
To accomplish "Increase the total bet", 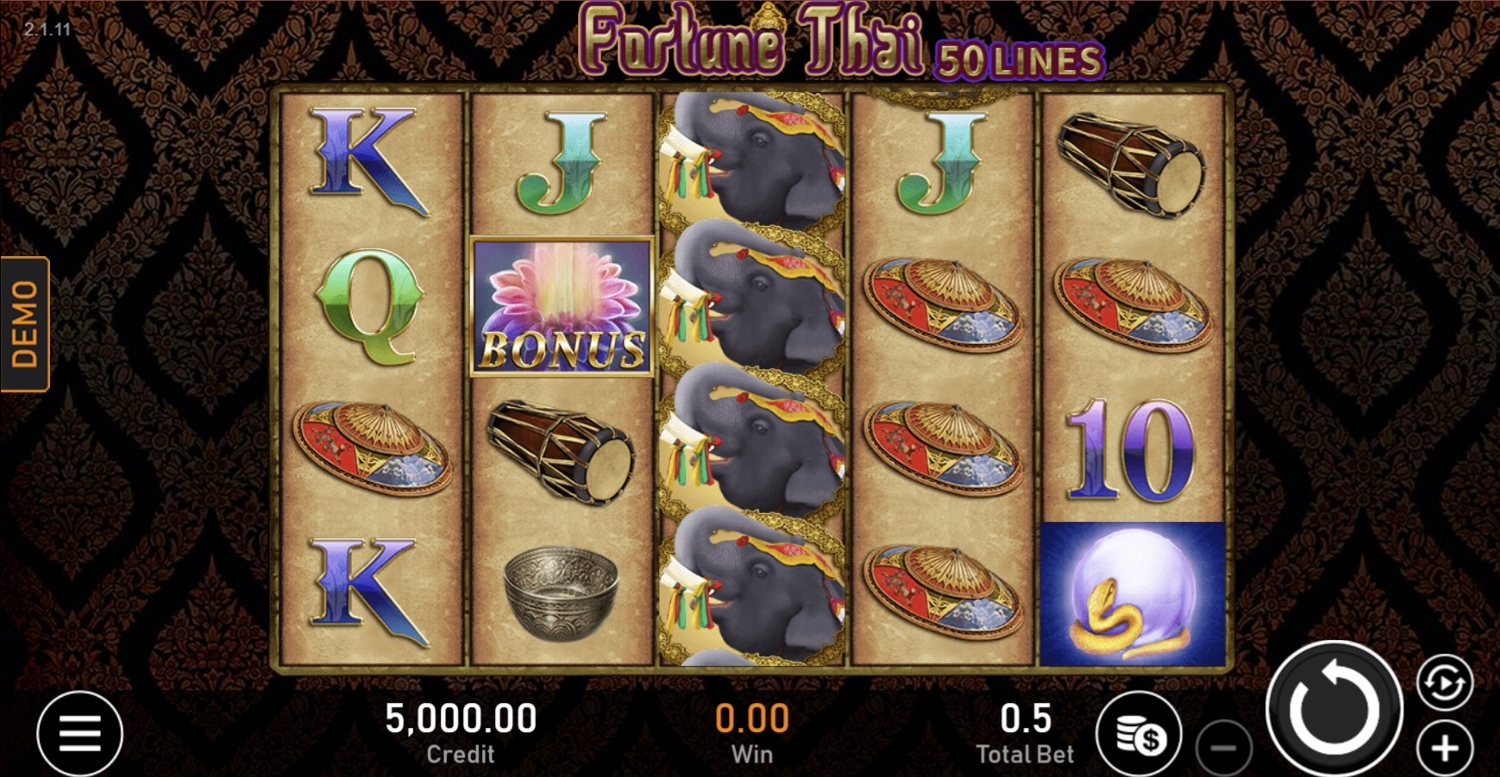I will pos(1444,747).
